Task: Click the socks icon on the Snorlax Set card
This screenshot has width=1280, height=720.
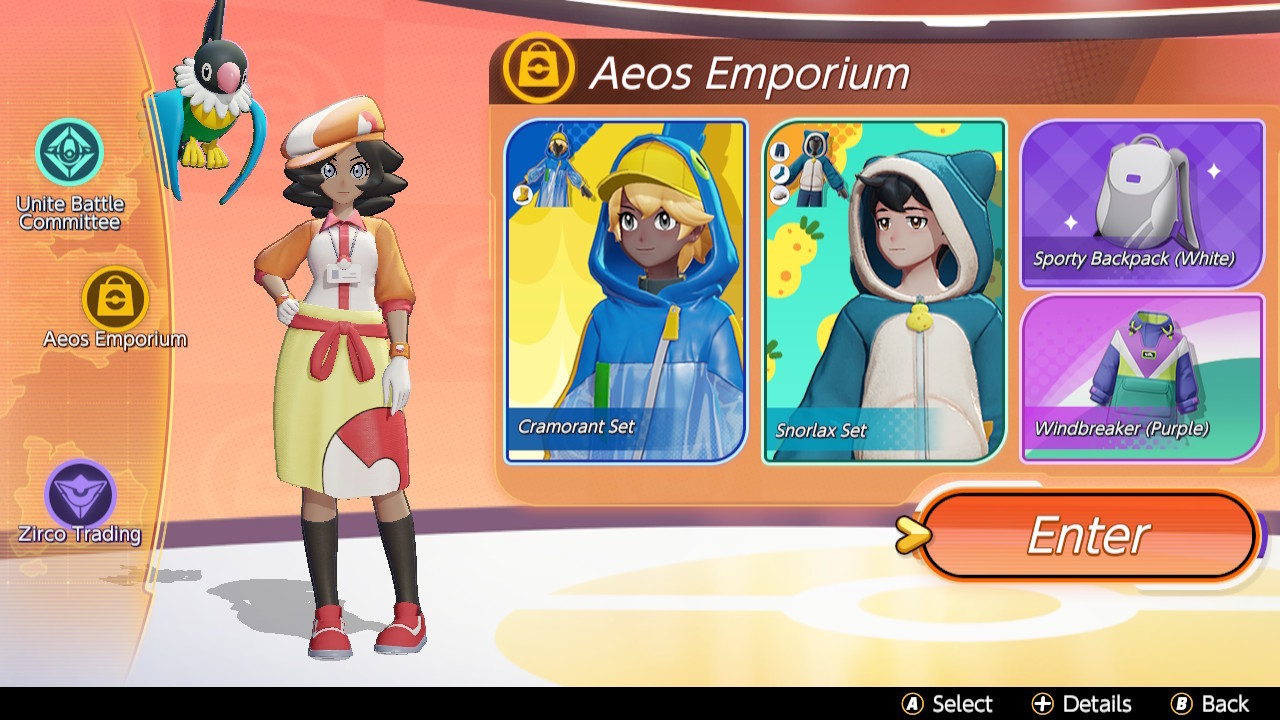Action: 779,172
